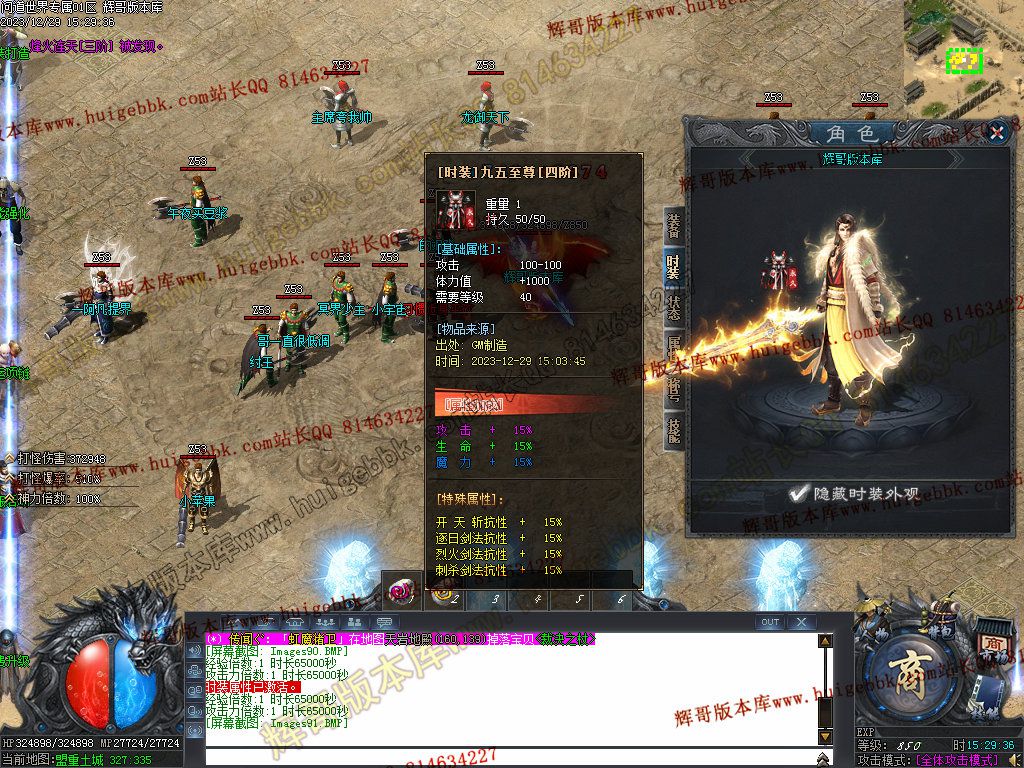Click the OUT button above the chat
Viewport: 1024px width, 768px height.
tap(769, 622)
